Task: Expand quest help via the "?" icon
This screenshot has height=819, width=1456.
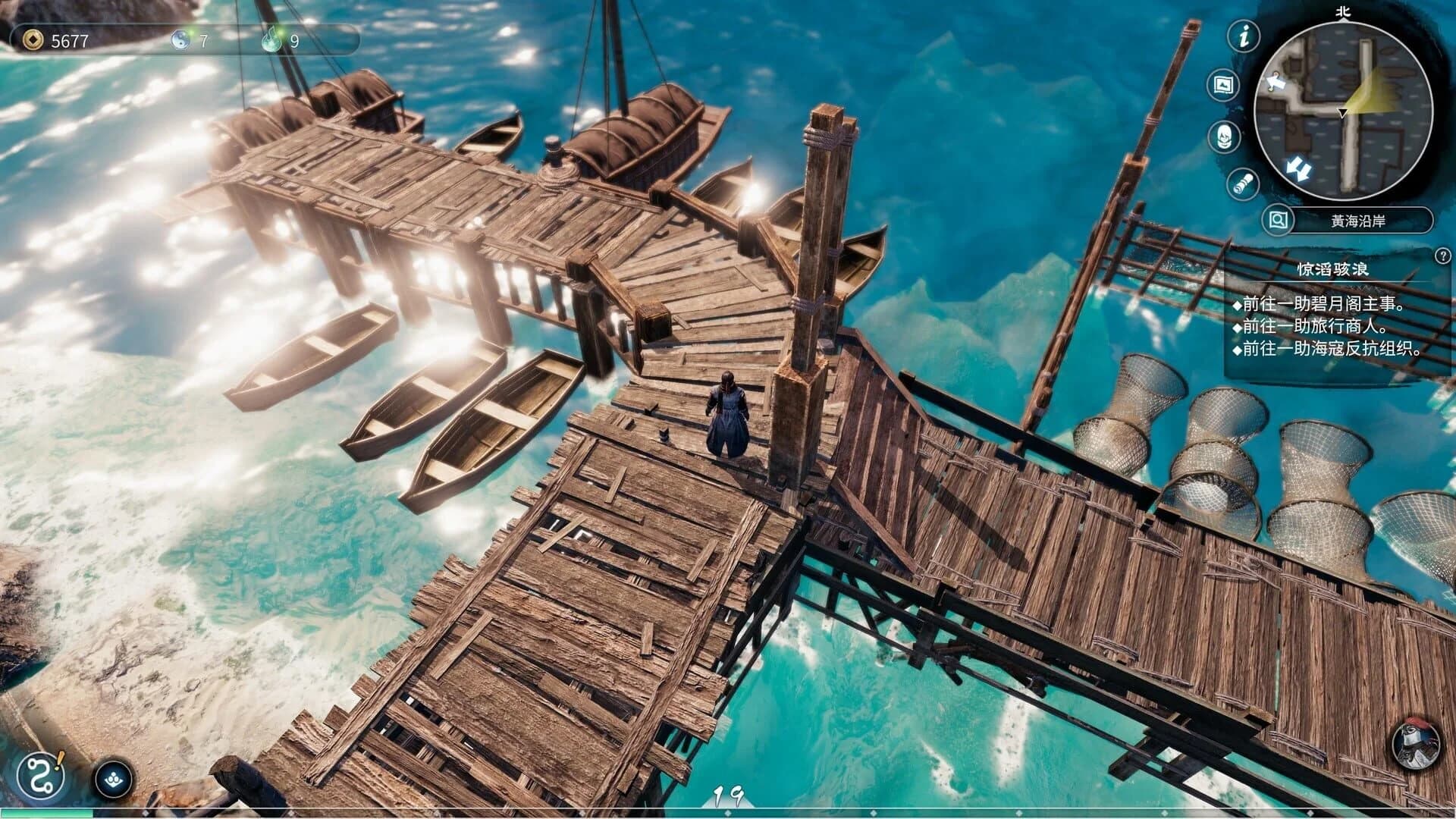Action: (x=1442, y=254)
